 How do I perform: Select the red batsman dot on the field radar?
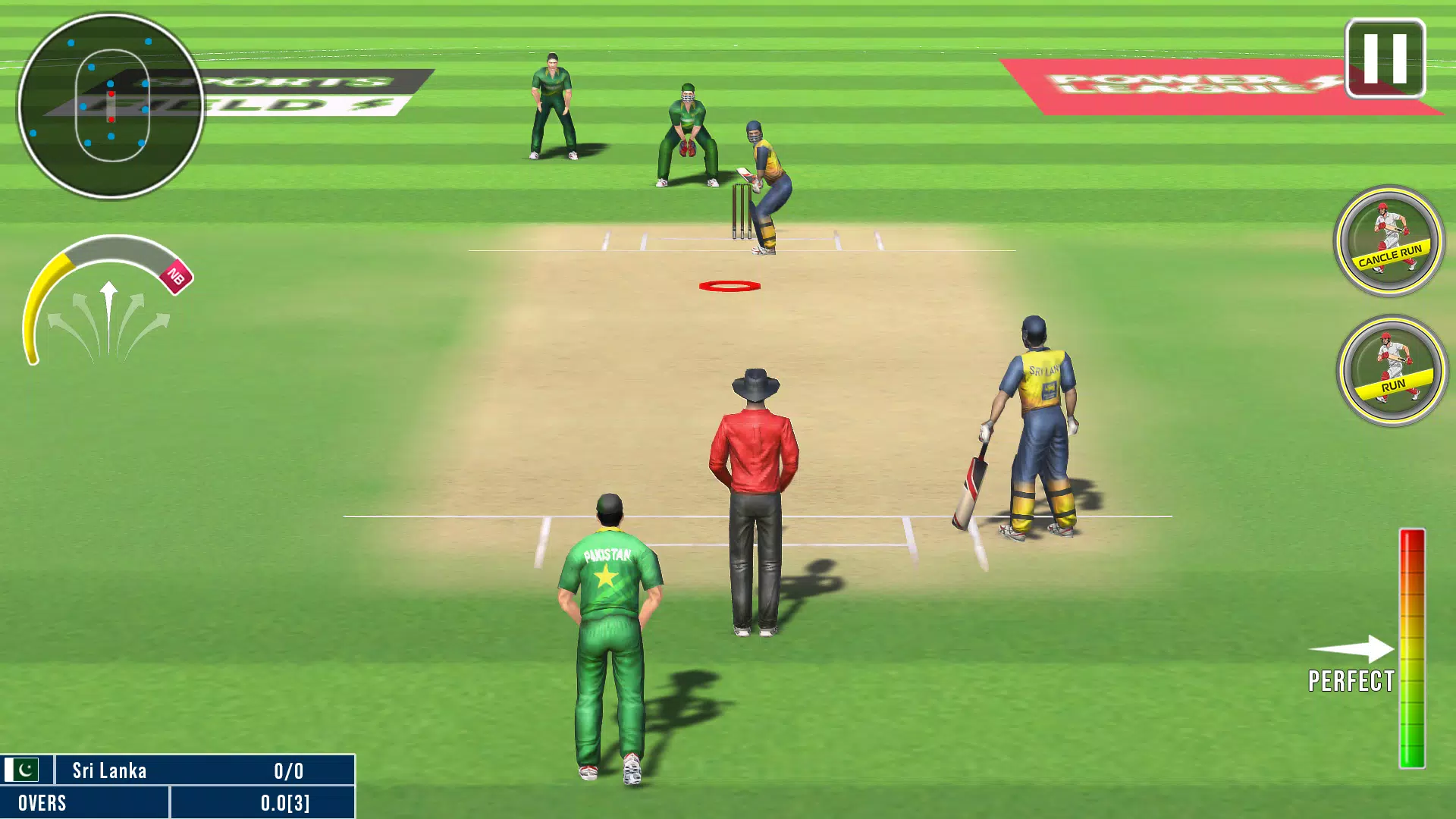point(111,95)
